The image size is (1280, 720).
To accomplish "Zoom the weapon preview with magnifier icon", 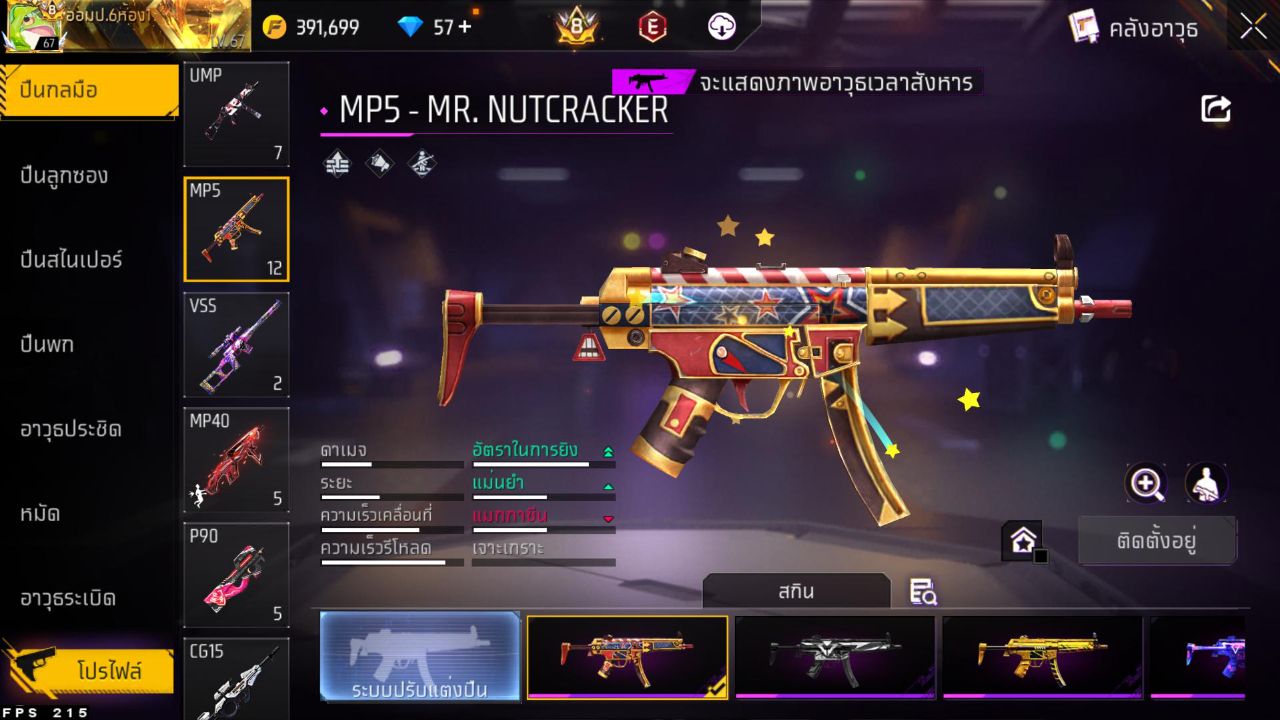I will click(1146, 484).
